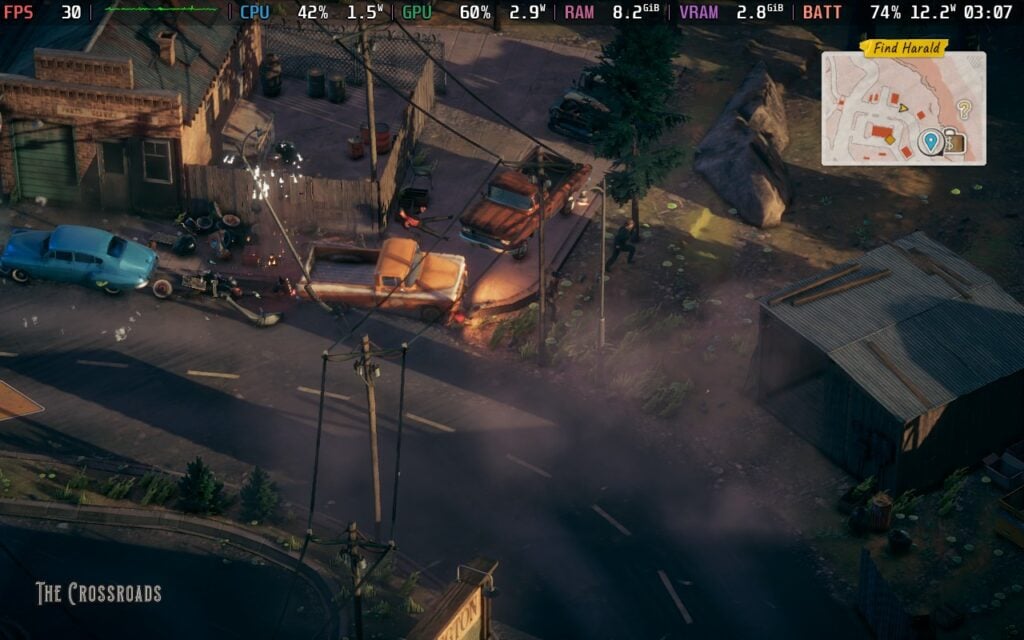Select the money briefcase map marker
Viewport: 1024px width, 640px height.
click(954, 143)
